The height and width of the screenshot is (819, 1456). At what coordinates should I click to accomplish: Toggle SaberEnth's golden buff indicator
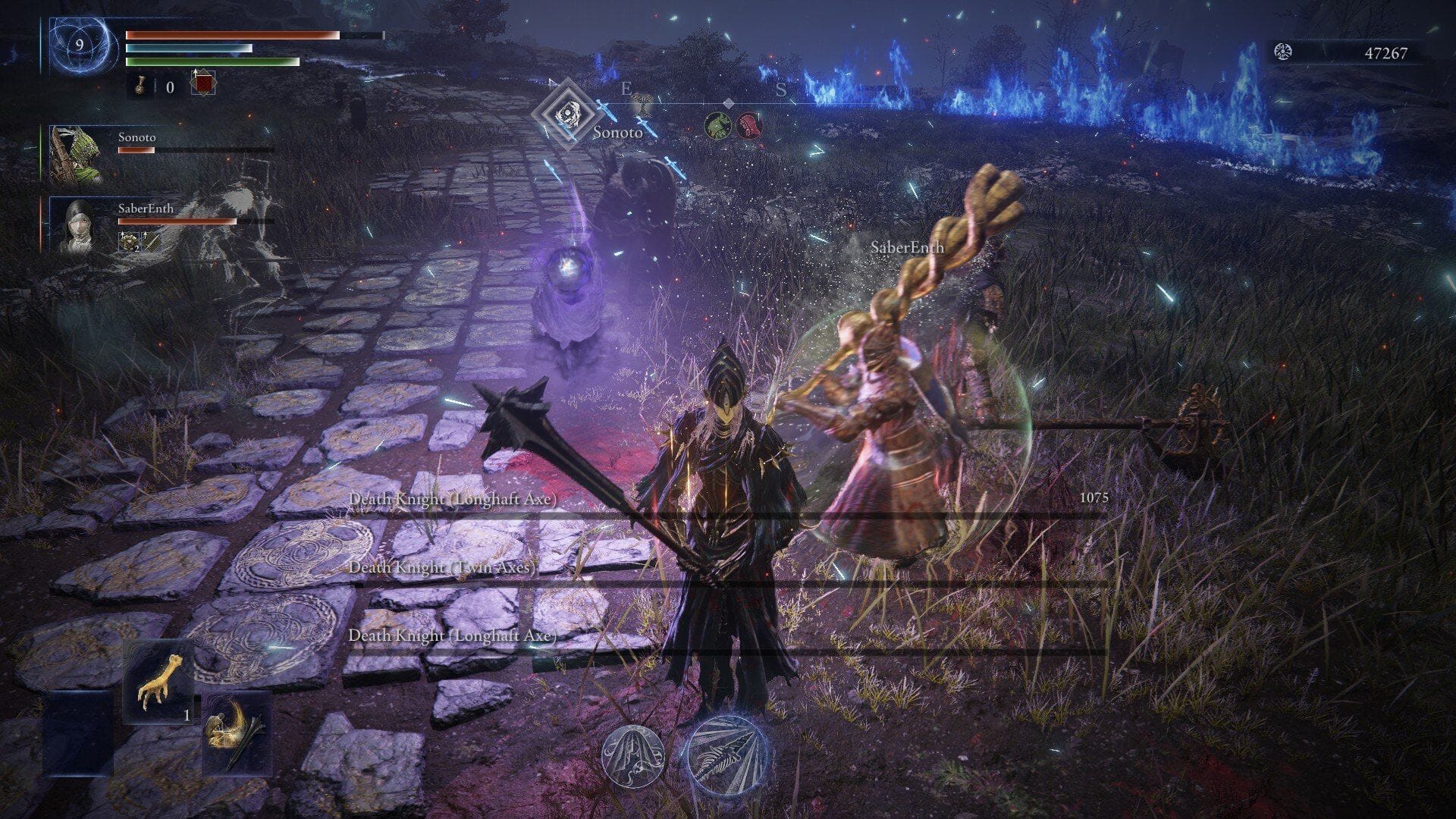[129, 243]
